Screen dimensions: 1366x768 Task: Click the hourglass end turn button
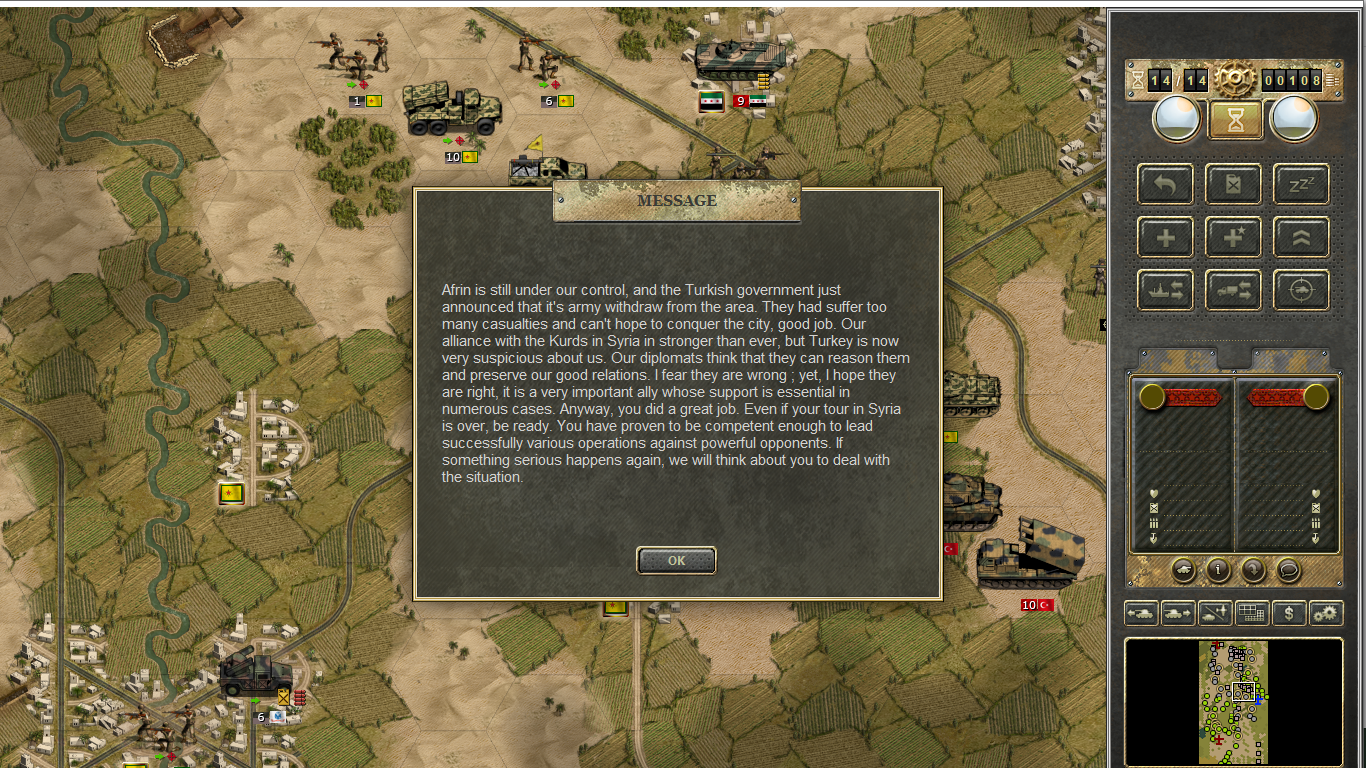click(x=1235, y=119)
